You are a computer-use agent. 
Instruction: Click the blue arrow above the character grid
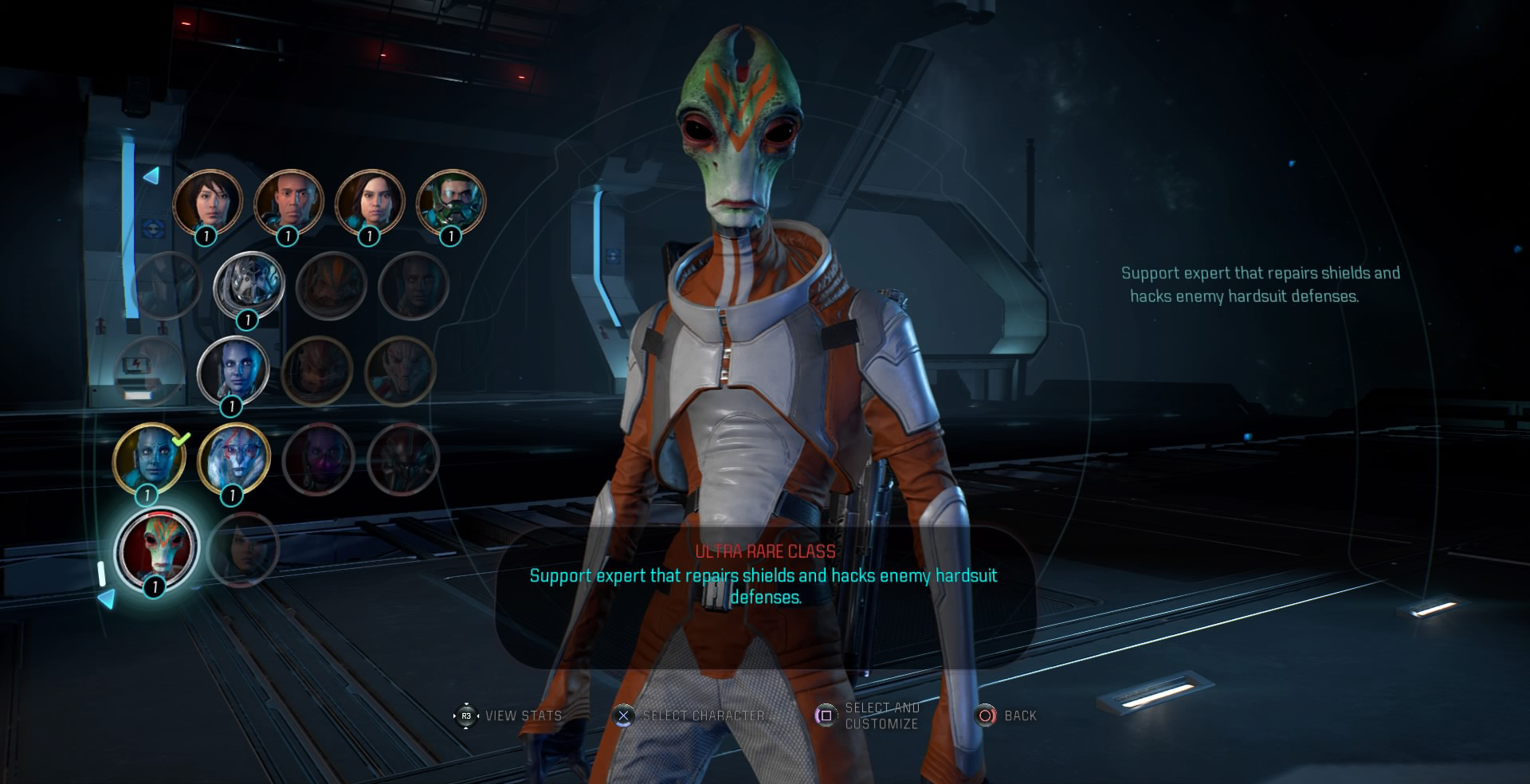(x=151, y=175)
